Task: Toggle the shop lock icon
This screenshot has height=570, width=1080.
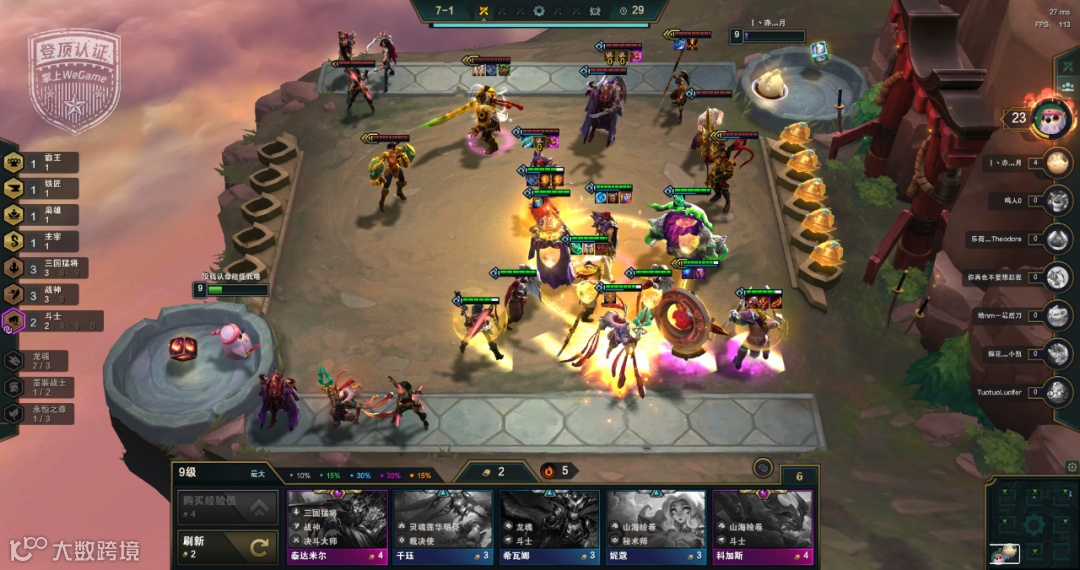Action: pyautogui.click(x=763, y=467)
